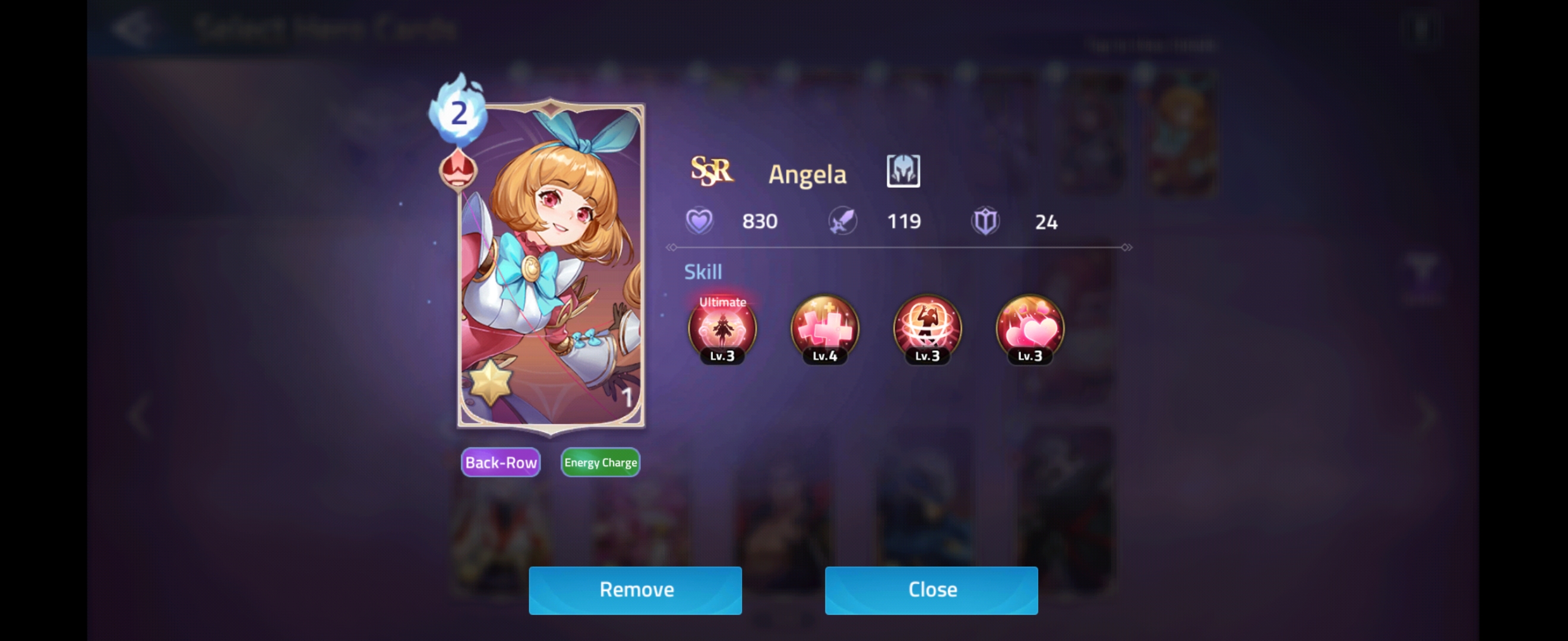Open Angela's Lv.4 healing skill icon

coord(824,330)
